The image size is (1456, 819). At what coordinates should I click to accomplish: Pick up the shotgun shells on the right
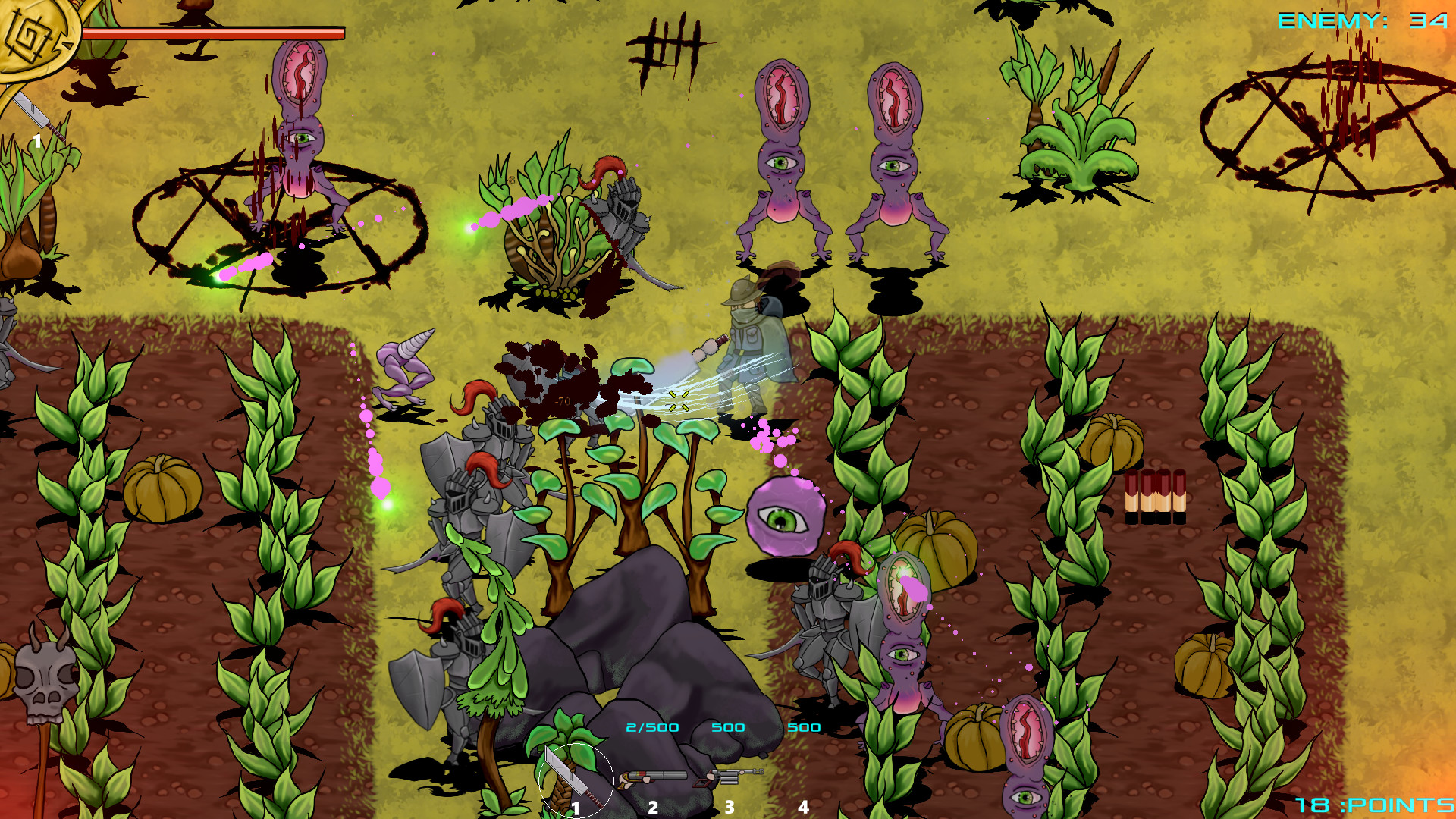tap(1156, 497)
